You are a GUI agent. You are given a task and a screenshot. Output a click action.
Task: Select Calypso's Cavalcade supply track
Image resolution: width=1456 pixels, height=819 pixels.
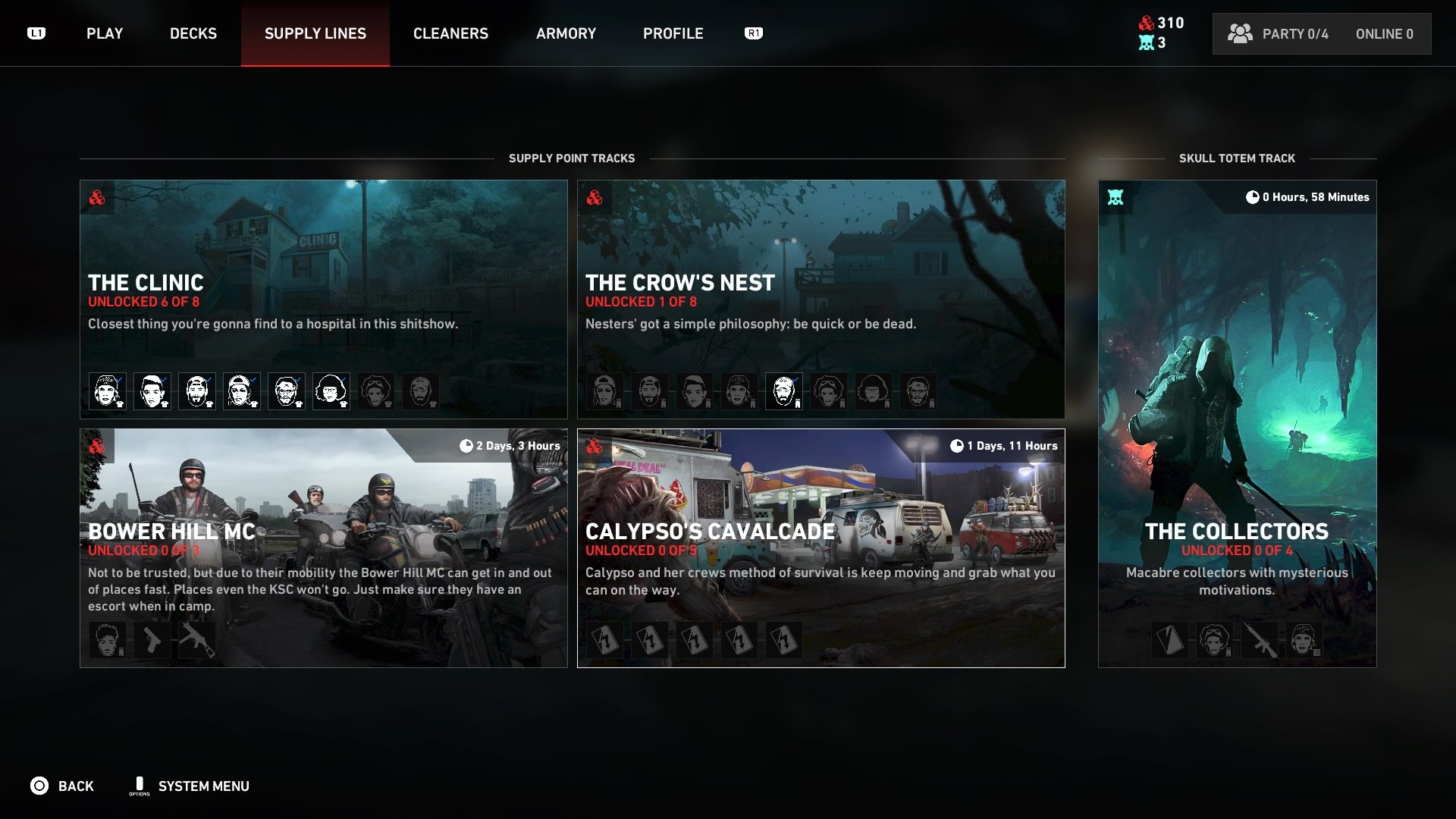coord(821,548)
